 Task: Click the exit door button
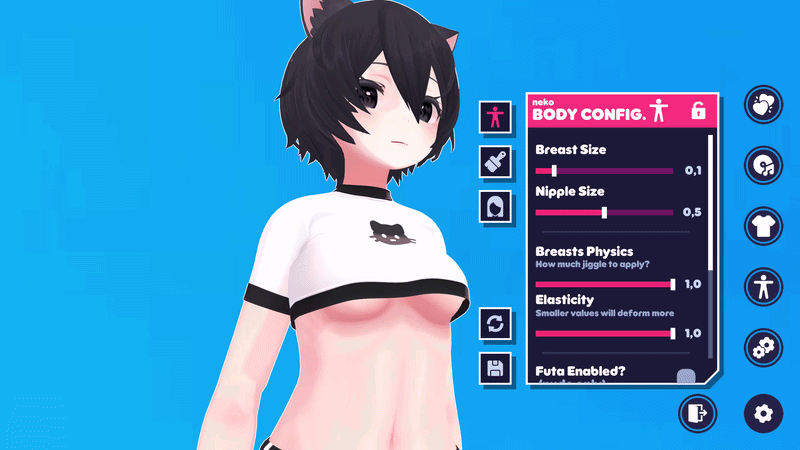[697, 412]
